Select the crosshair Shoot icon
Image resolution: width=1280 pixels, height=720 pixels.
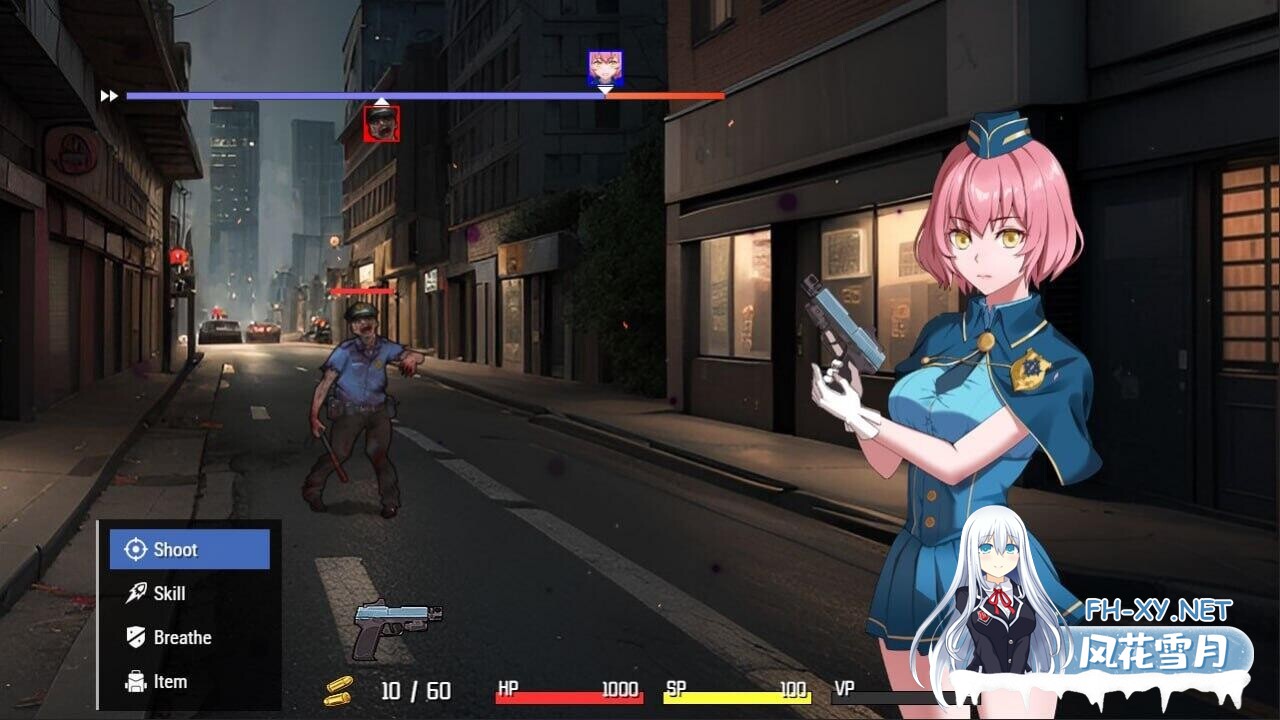[136, 549]
